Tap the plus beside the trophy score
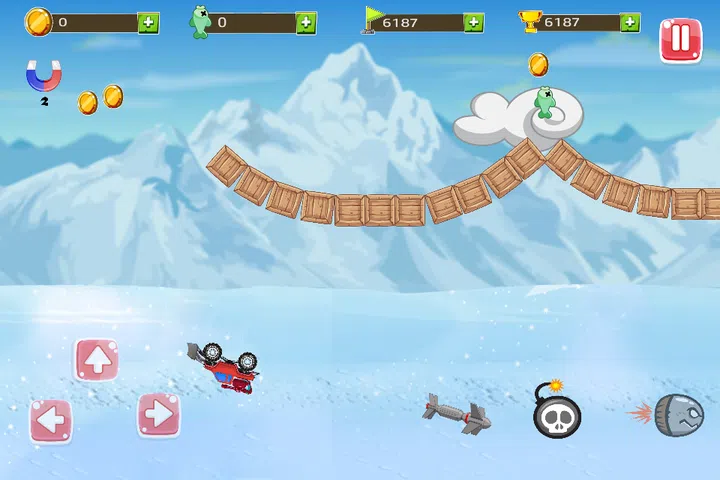 [630, 22]
